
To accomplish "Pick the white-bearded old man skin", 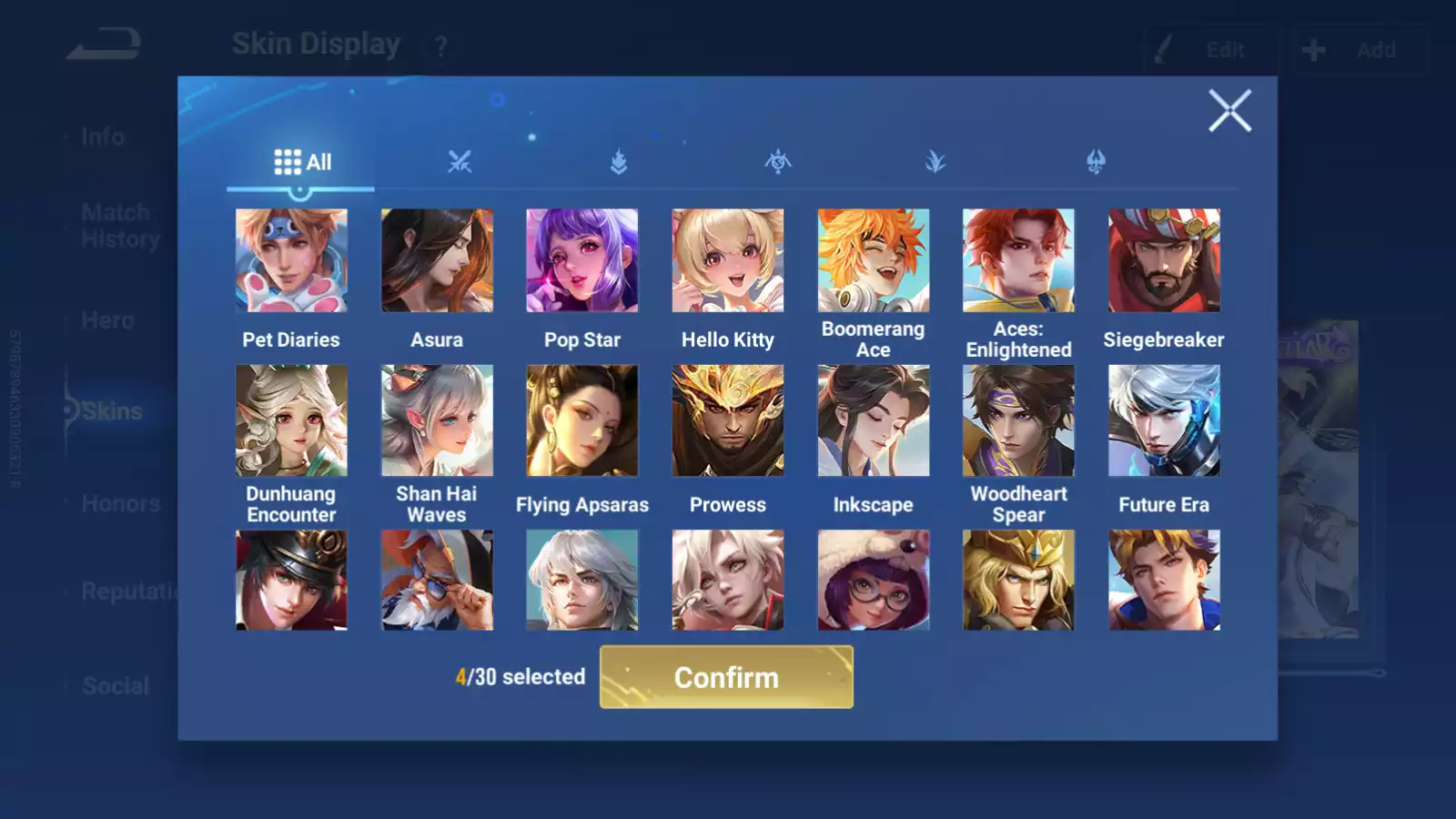I will (437, 581).
